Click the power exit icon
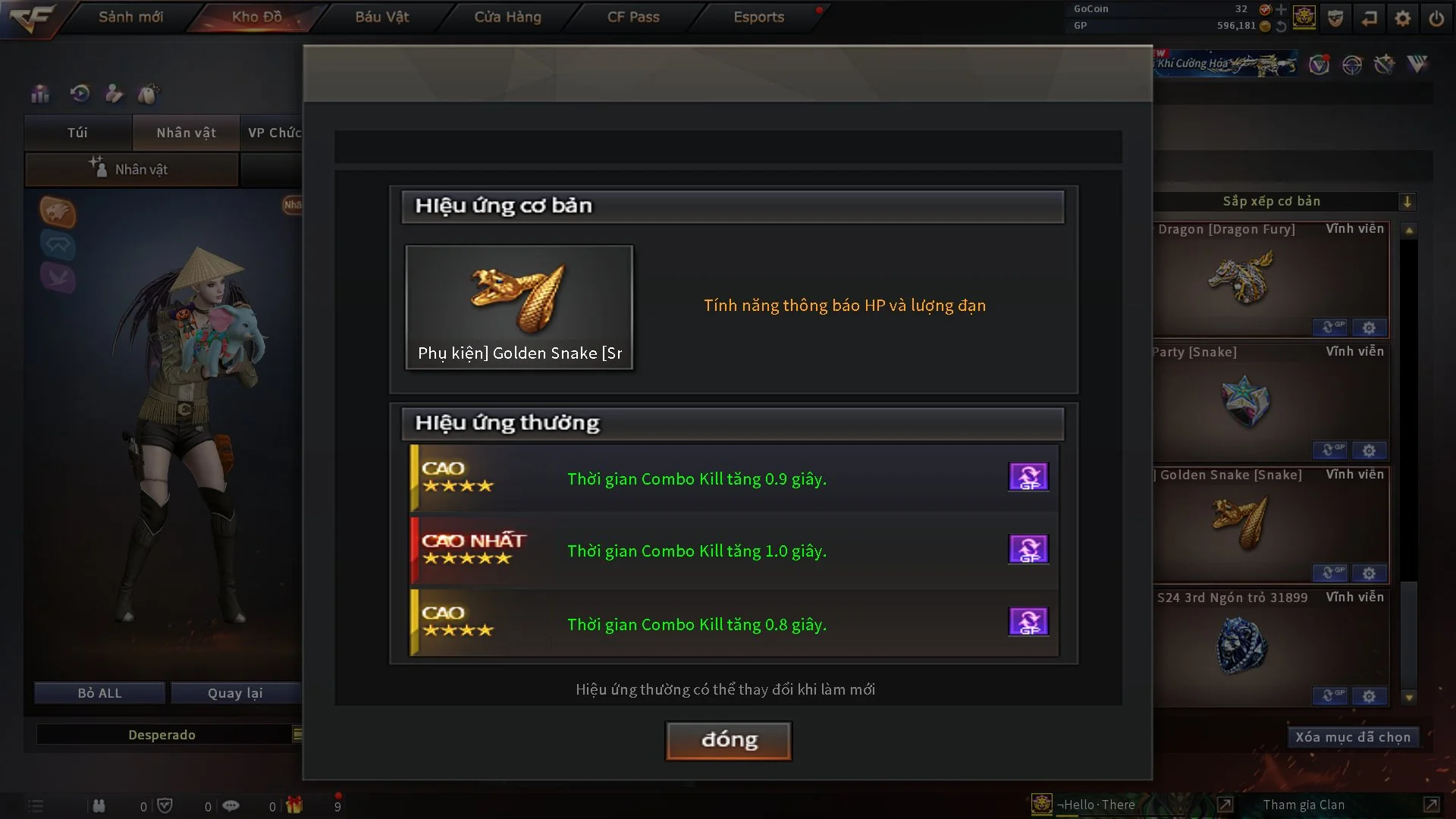The image size is (1456, 819). [x=1436, y=18]
